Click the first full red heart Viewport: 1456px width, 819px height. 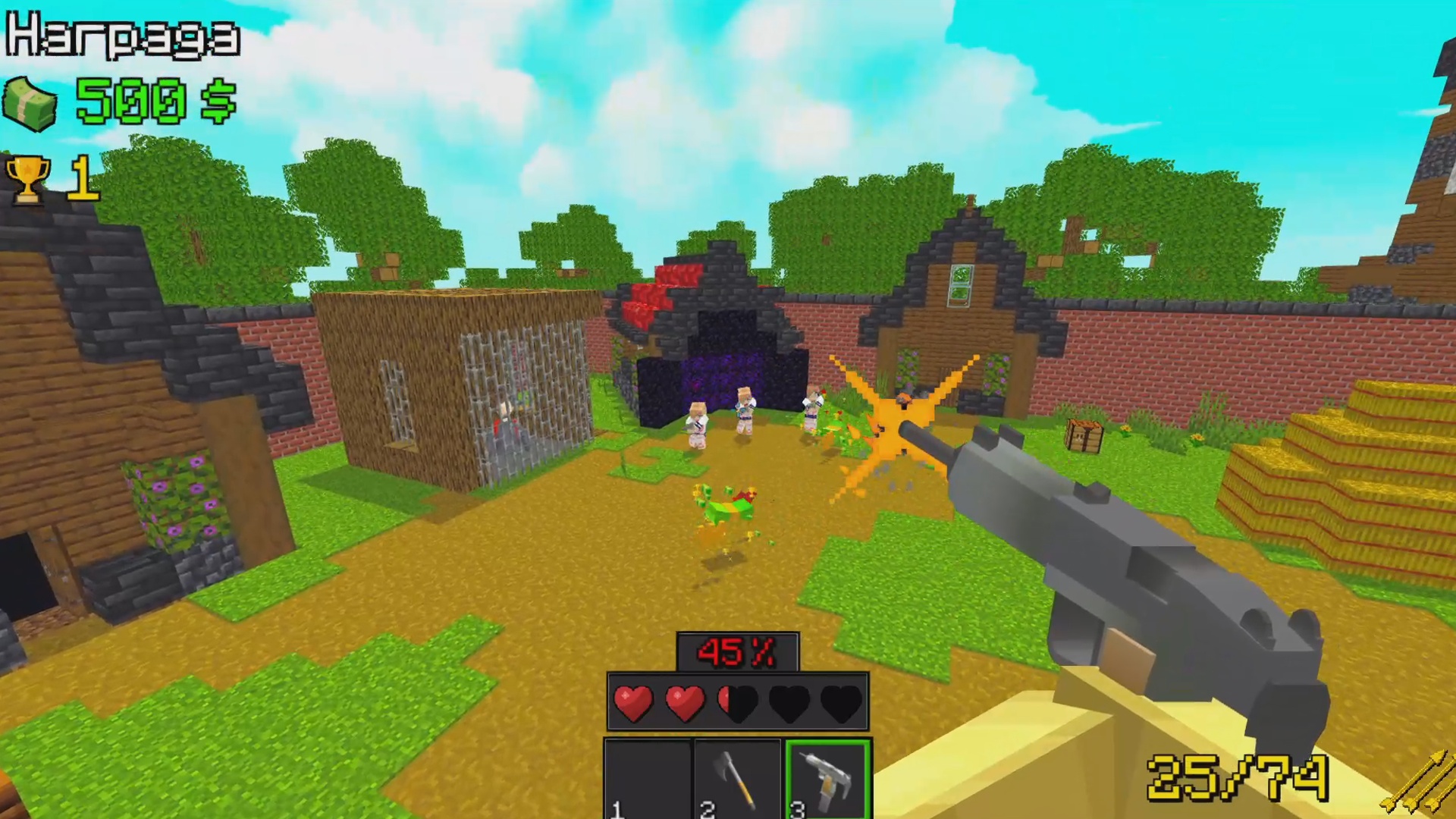click(x=634, y=701)
